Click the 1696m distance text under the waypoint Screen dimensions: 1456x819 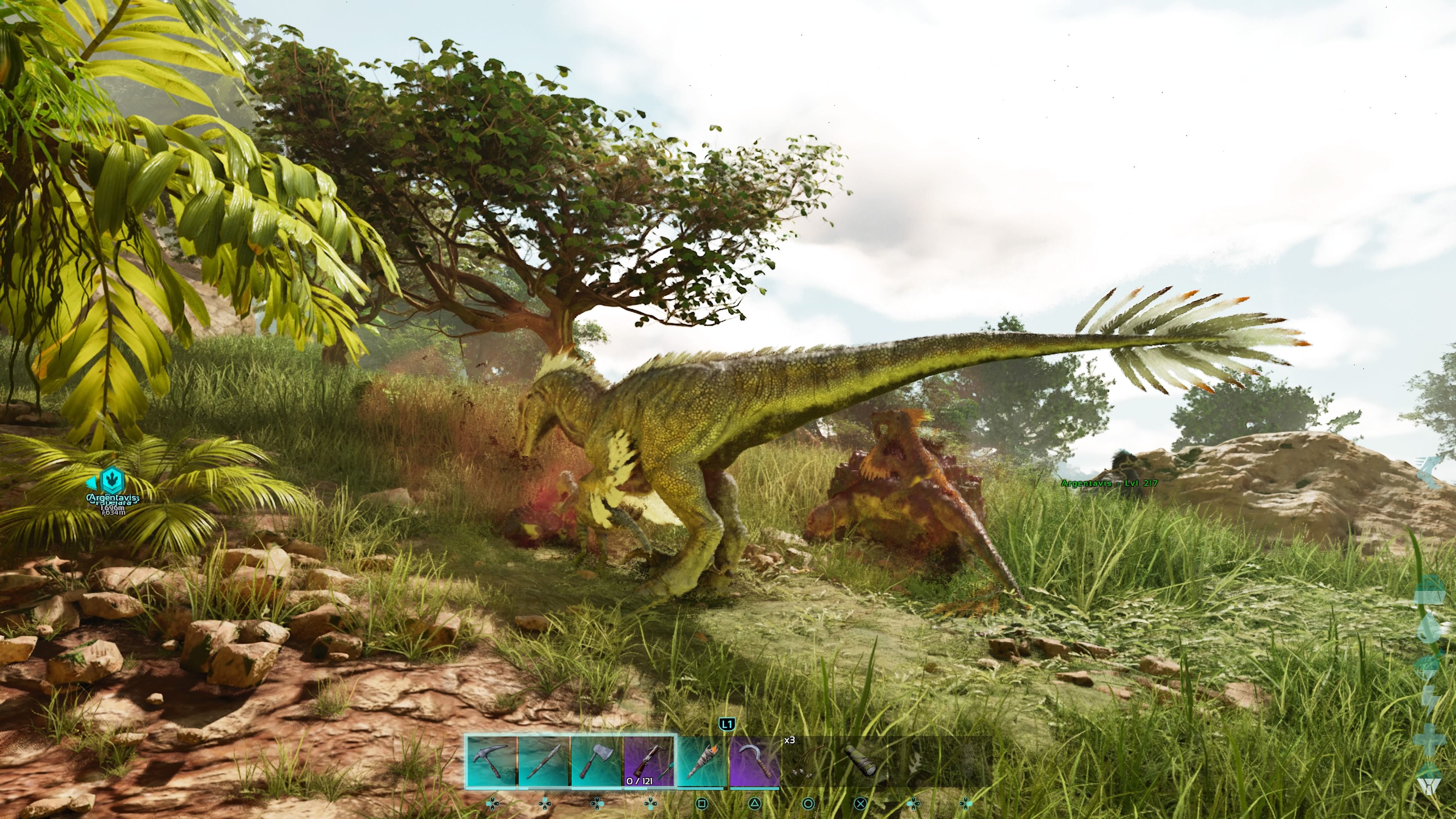[x=113, y=509]
